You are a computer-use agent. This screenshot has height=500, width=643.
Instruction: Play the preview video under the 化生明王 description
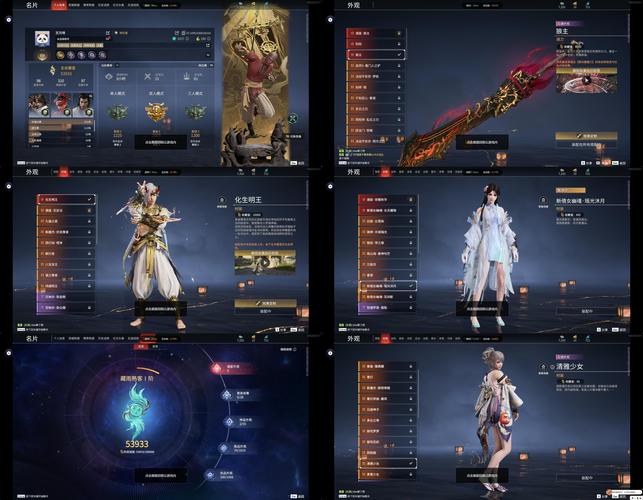[264, 264]
